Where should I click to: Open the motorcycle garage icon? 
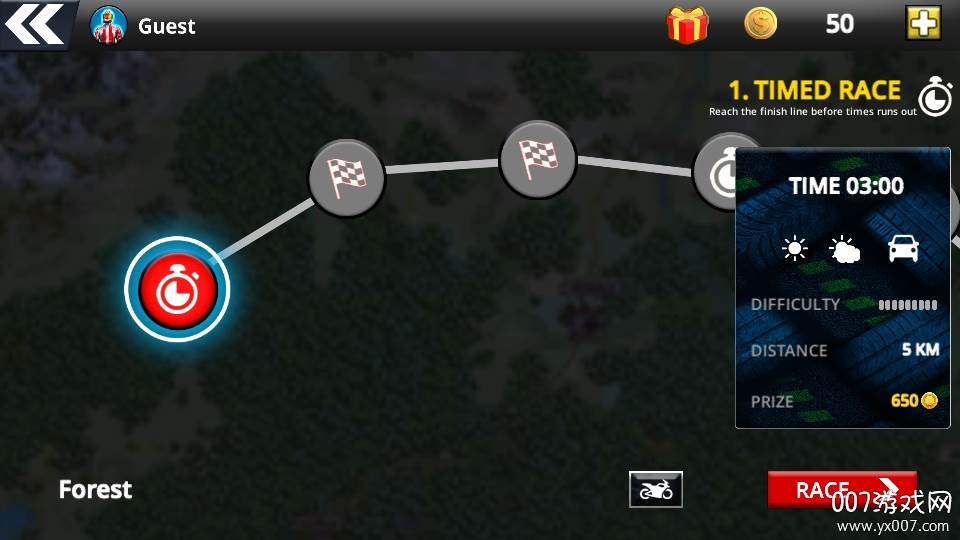[x=656, y=489]
